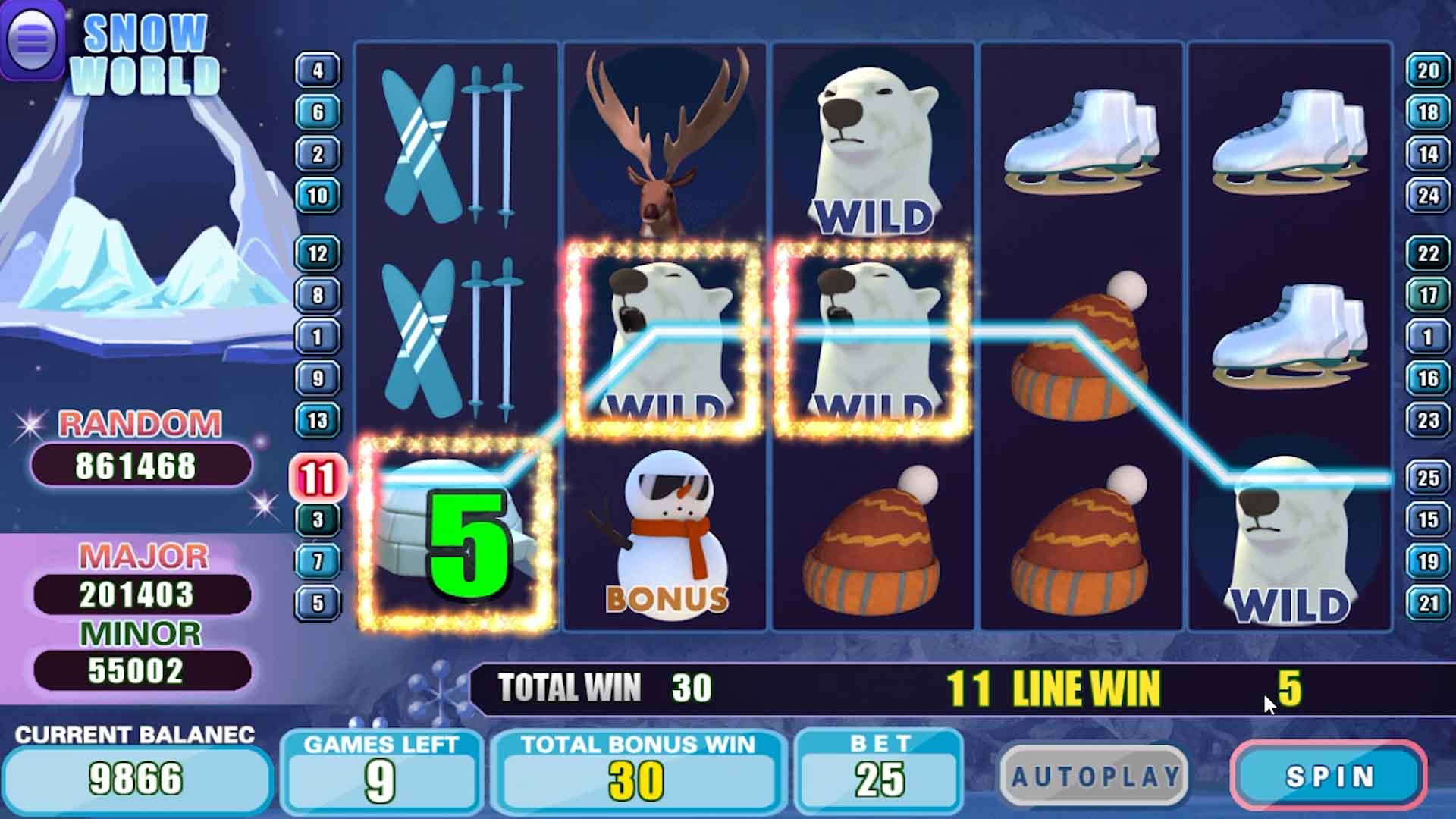The height and width of the screenshot is (819, 1456).
Task: Select payline number 10 marker
Action: pos(318,196)
